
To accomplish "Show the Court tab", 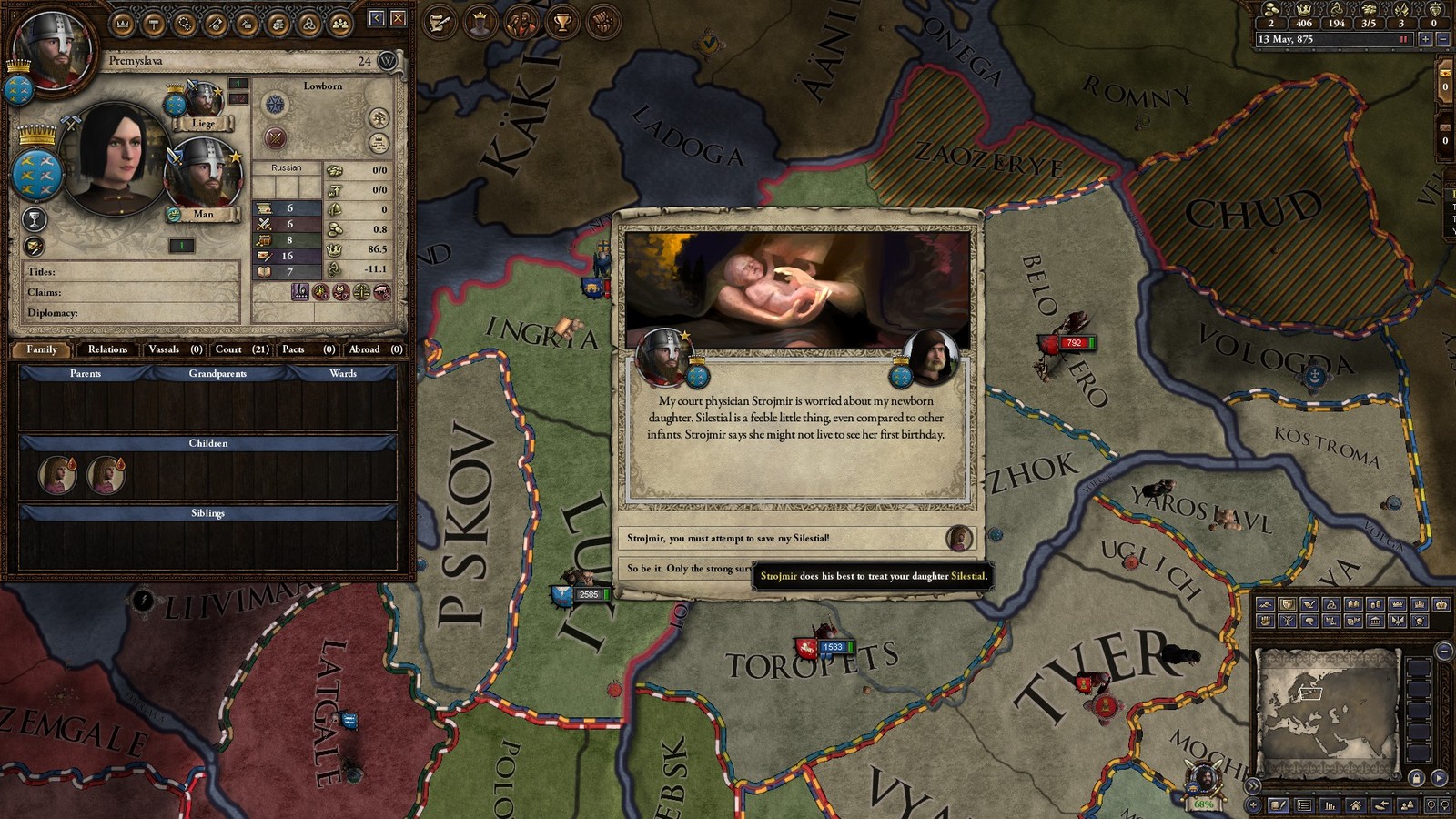I will coord(241,349).
